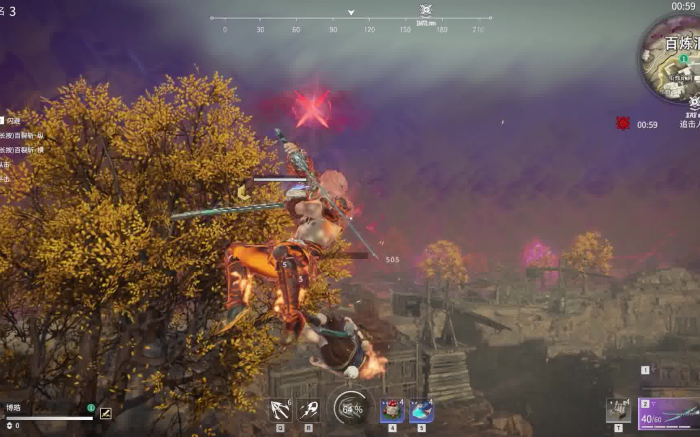Activate the grappling hook skill icon

coord(280,409)
